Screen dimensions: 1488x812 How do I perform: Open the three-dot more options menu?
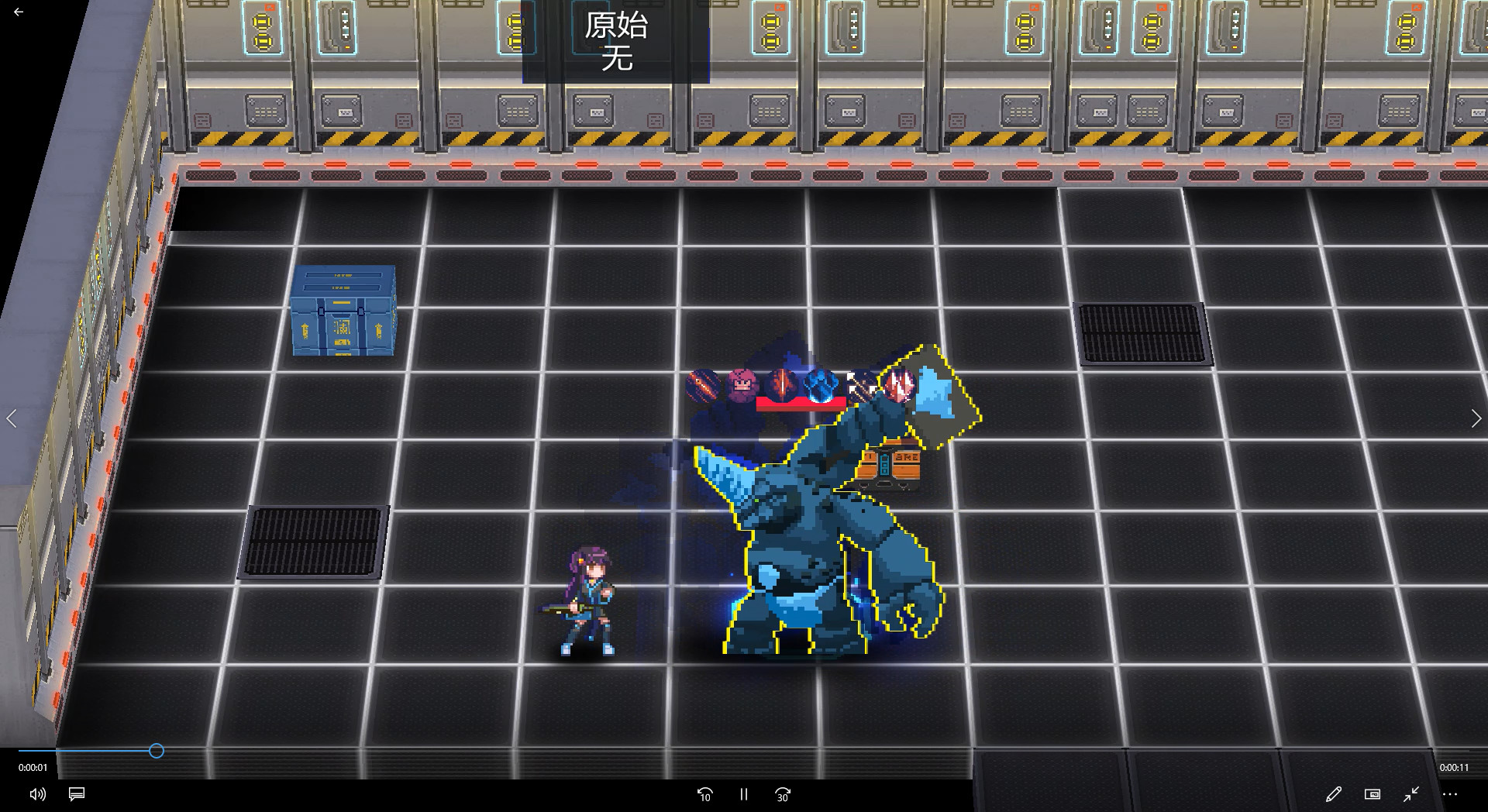tap(1451, 794)
